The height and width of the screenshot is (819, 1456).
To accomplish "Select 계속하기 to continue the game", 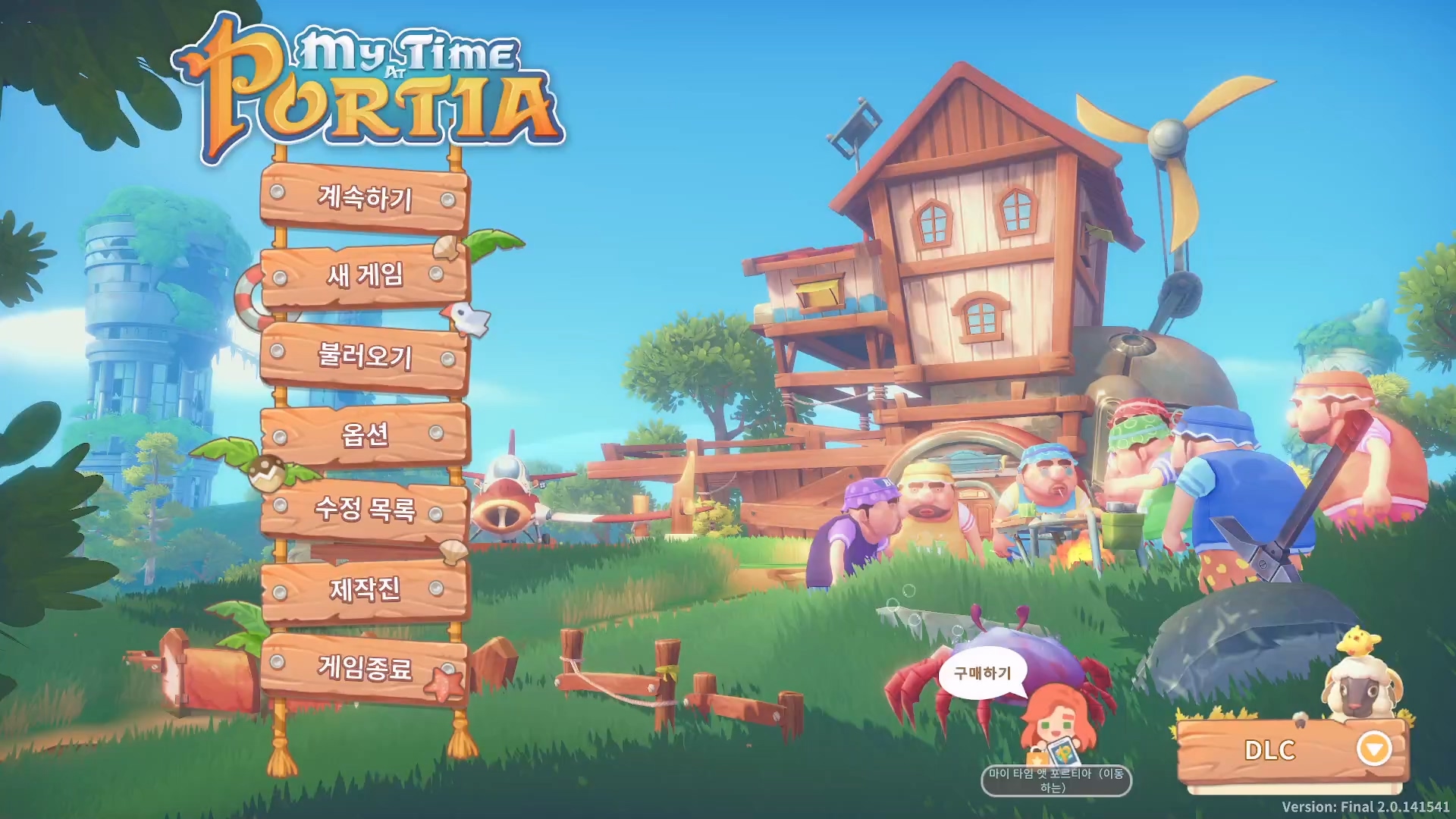I will pyautogui.click(x=364, y=198).
